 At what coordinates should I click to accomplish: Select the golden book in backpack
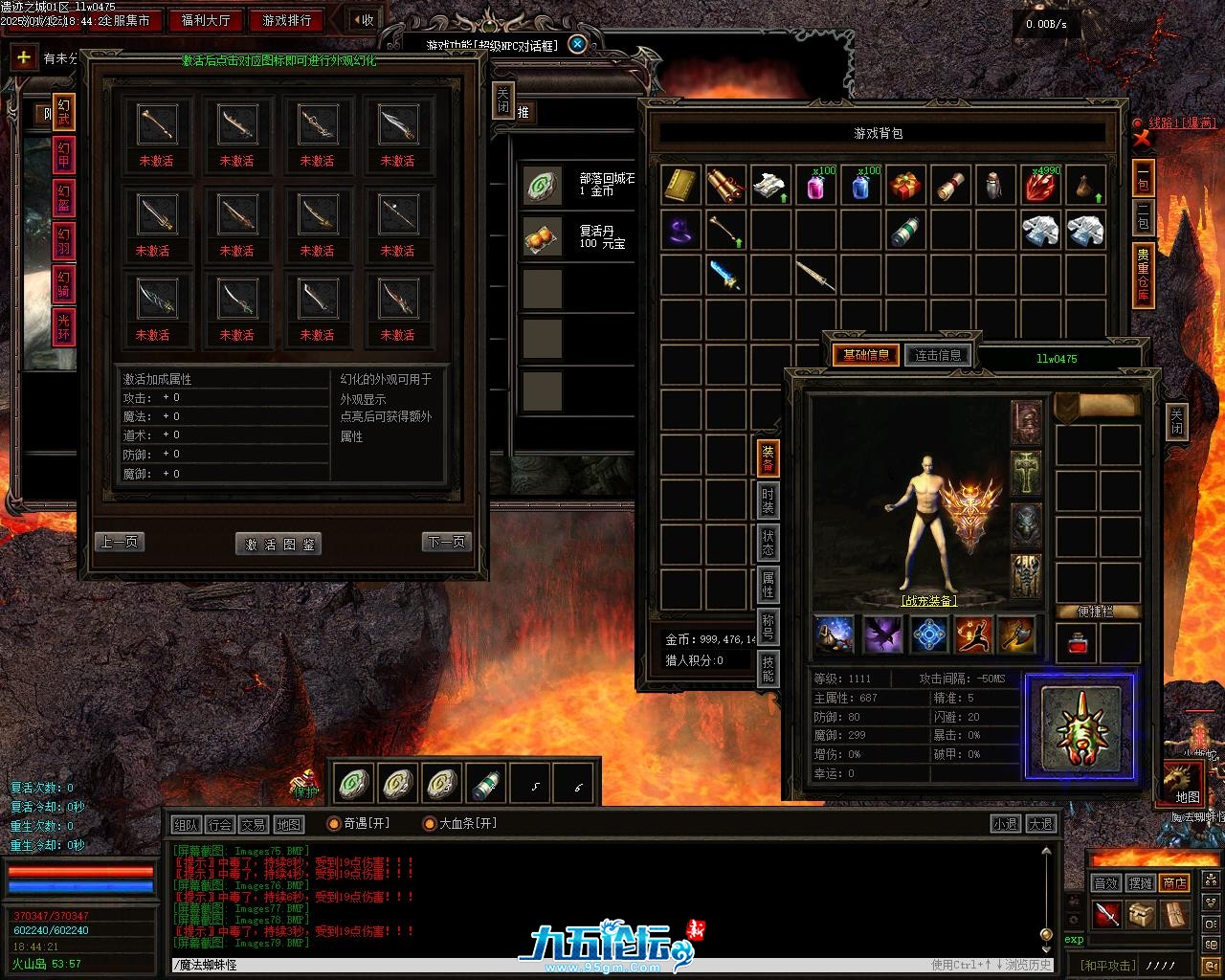[680, 186]
